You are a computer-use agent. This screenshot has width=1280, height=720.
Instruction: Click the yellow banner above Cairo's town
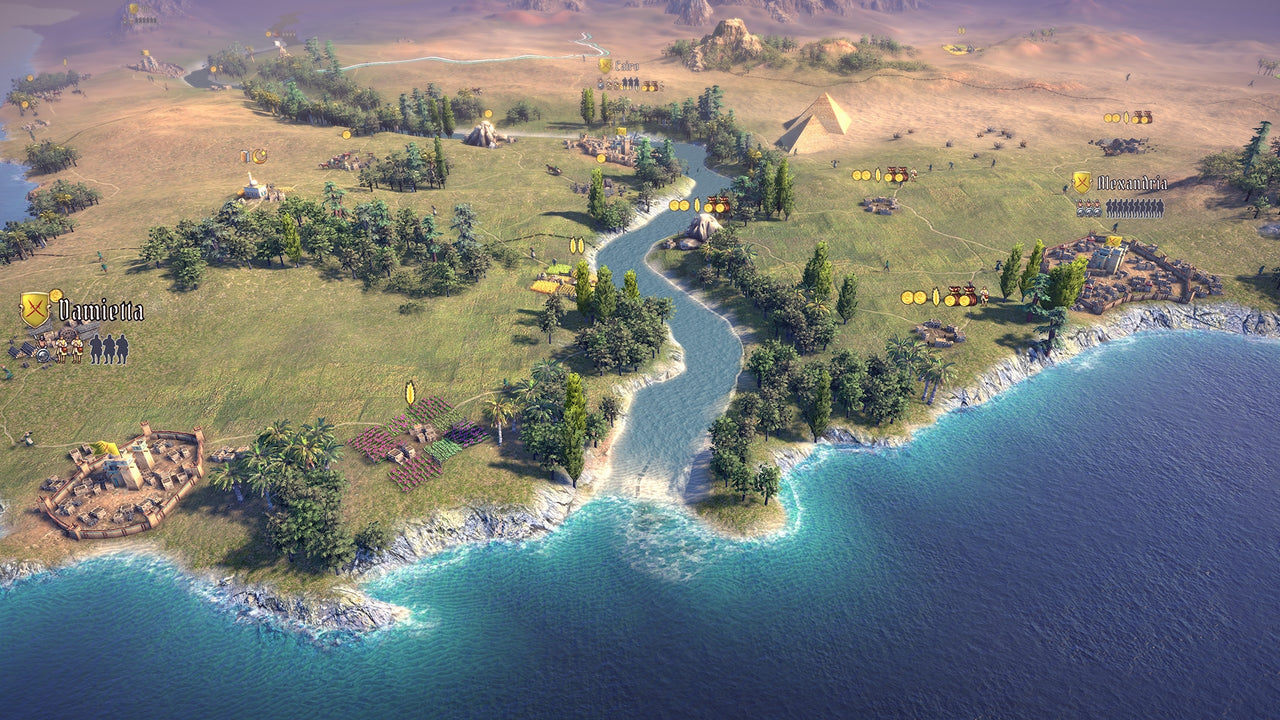pos(621,132)
